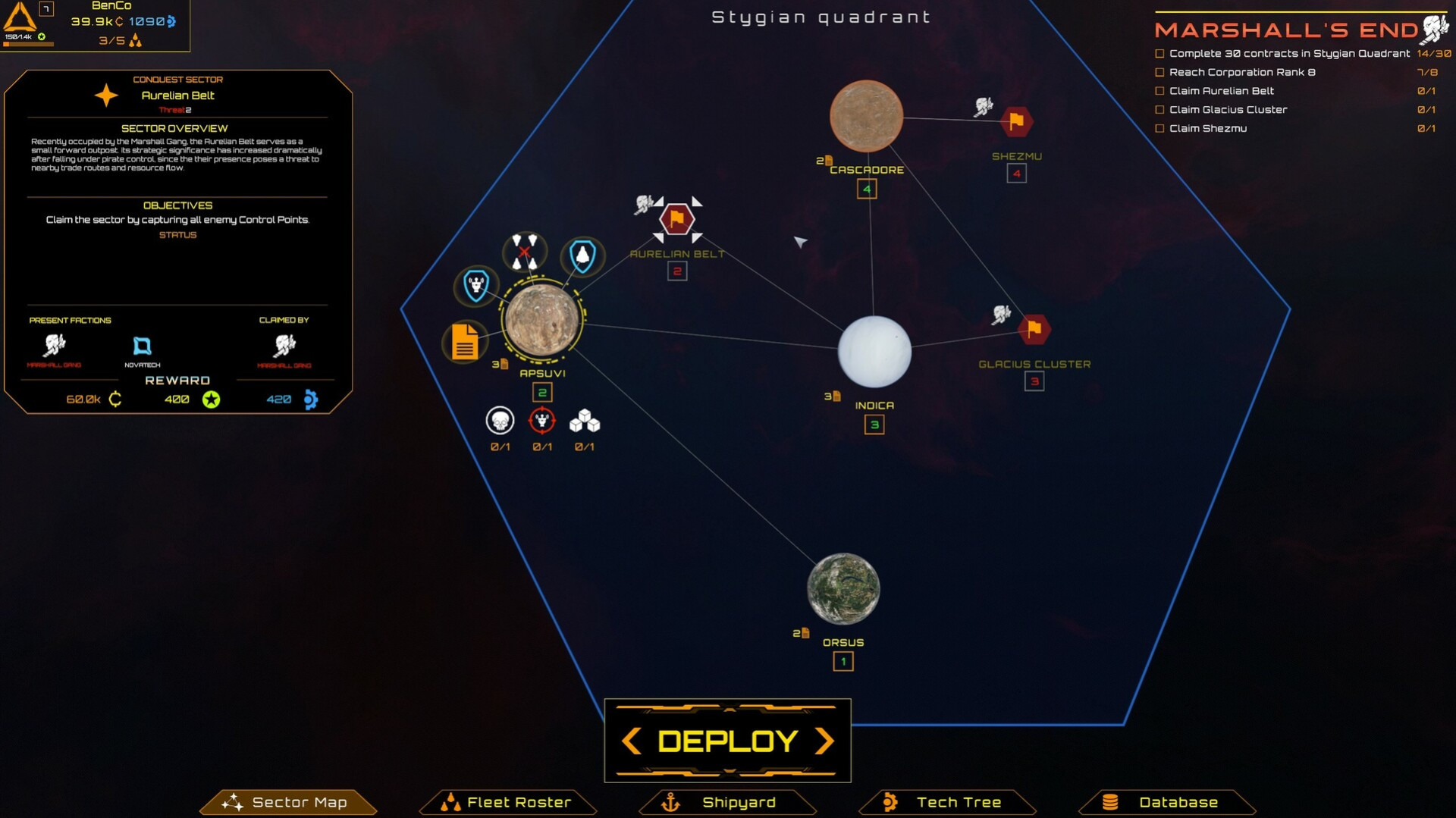Show the Database tab

coord(1167,802)
